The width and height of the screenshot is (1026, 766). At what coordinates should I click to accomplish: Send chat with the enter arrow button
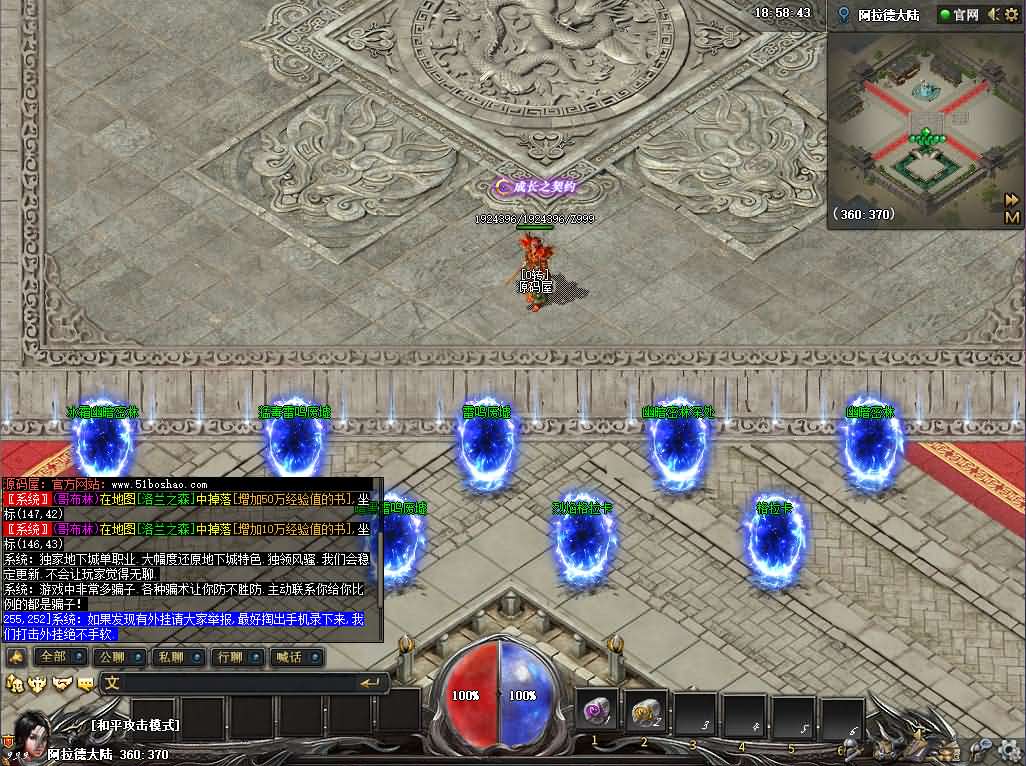tap(371, 683)
